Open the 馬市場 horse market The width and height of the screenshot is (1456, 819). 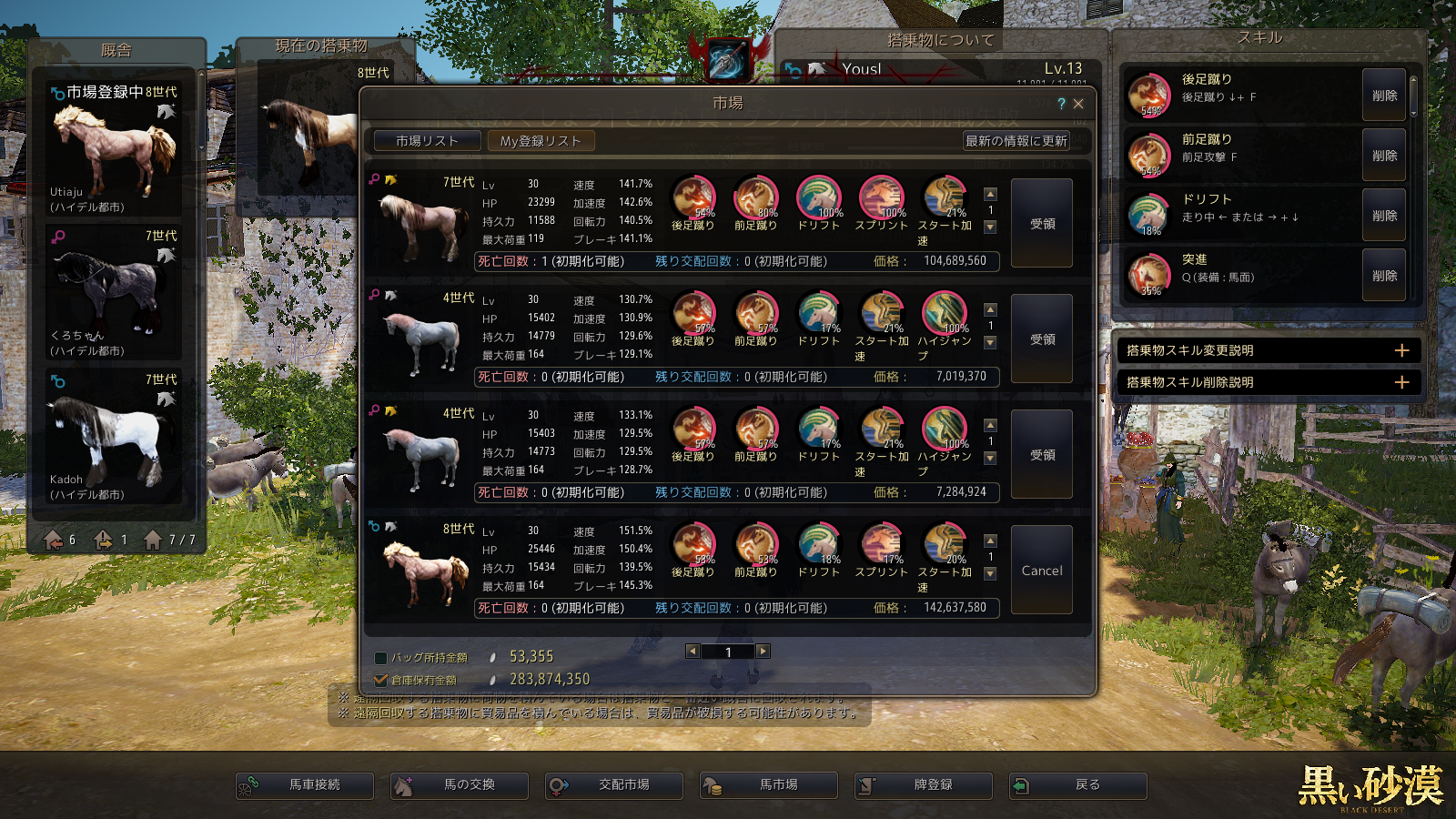[769, 785]
